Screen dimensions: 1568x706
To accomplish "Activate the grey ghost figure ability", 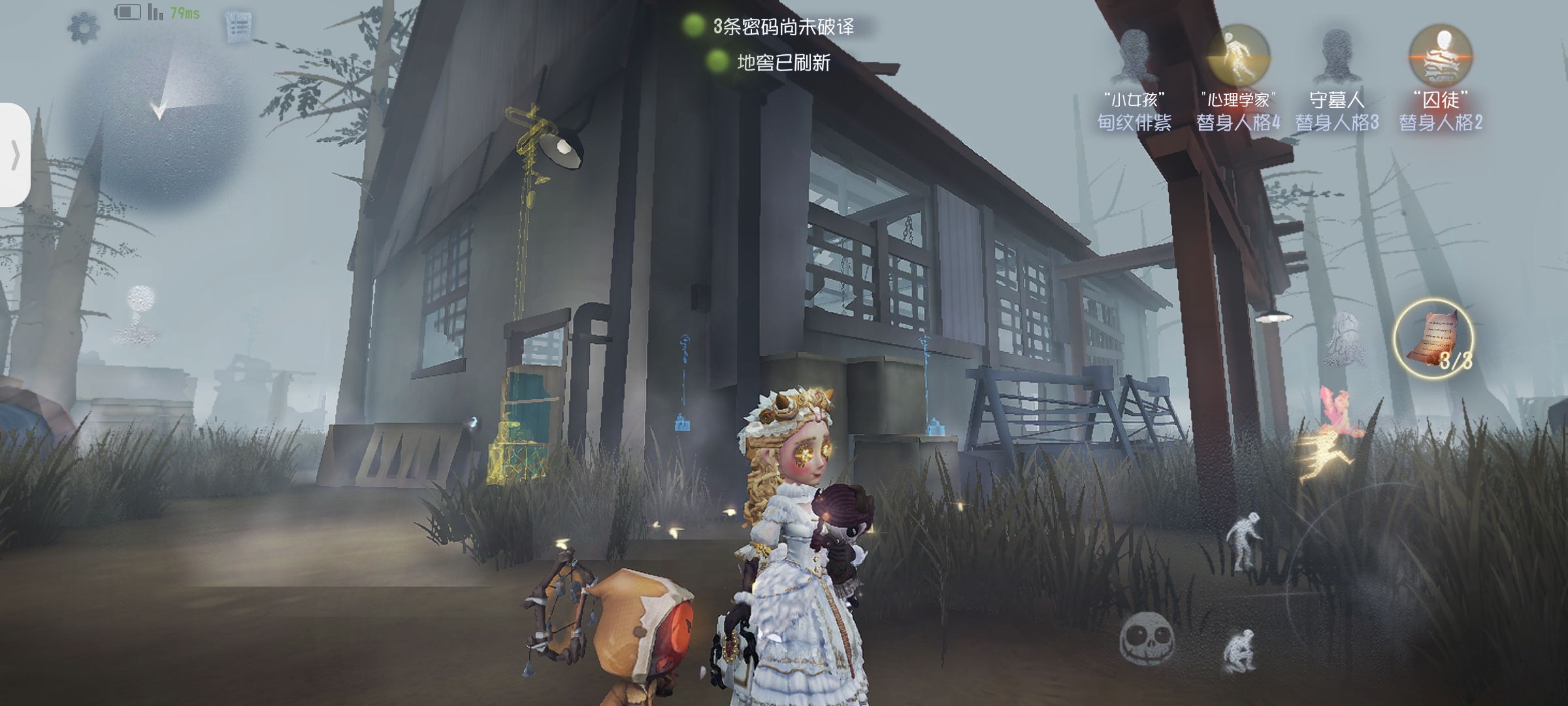I will [x=1345, y=338].
